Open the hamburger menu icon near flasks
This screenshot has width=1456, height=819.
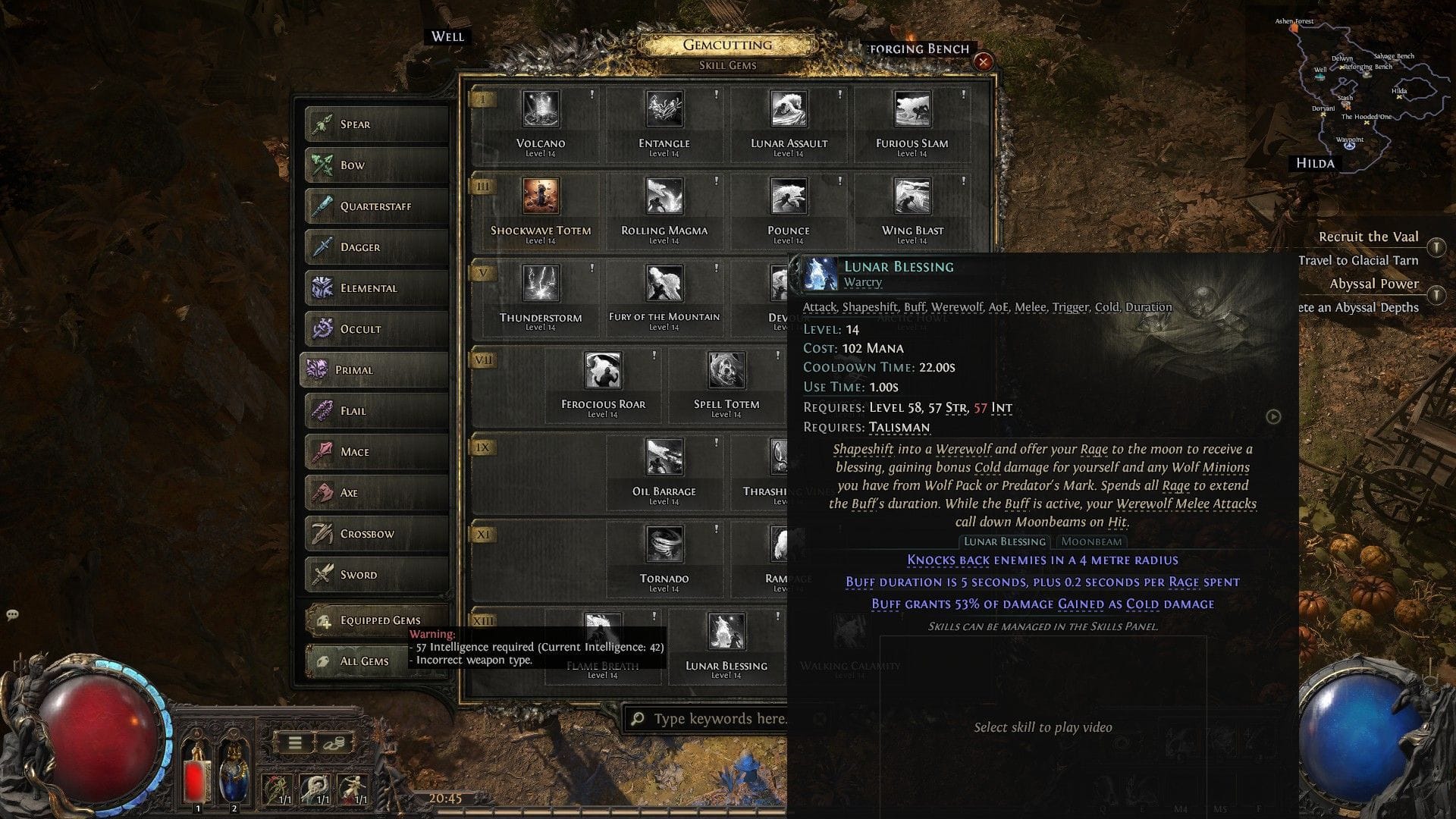[294, 744]
